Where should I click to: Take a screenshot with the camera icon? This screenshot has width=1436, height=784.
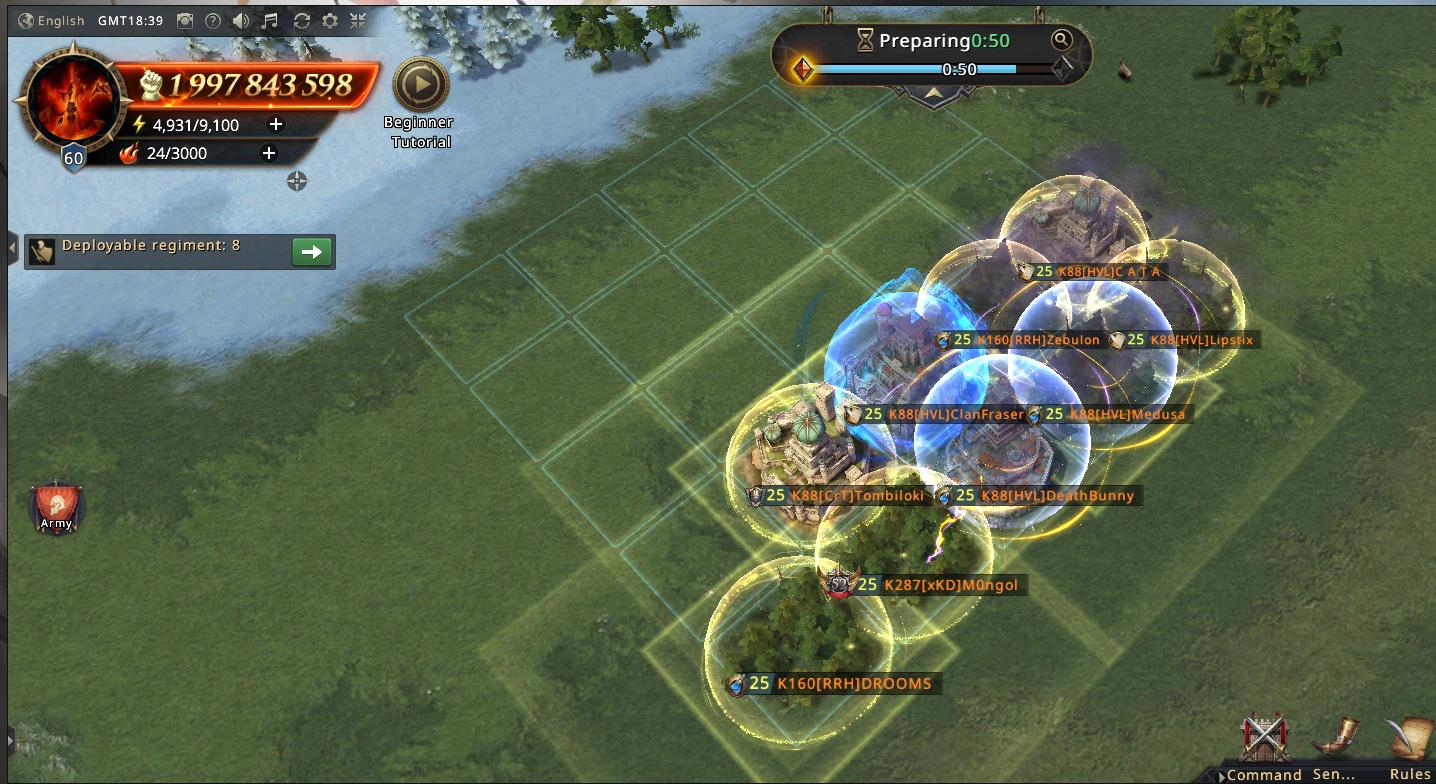click(x=185, y=21)
